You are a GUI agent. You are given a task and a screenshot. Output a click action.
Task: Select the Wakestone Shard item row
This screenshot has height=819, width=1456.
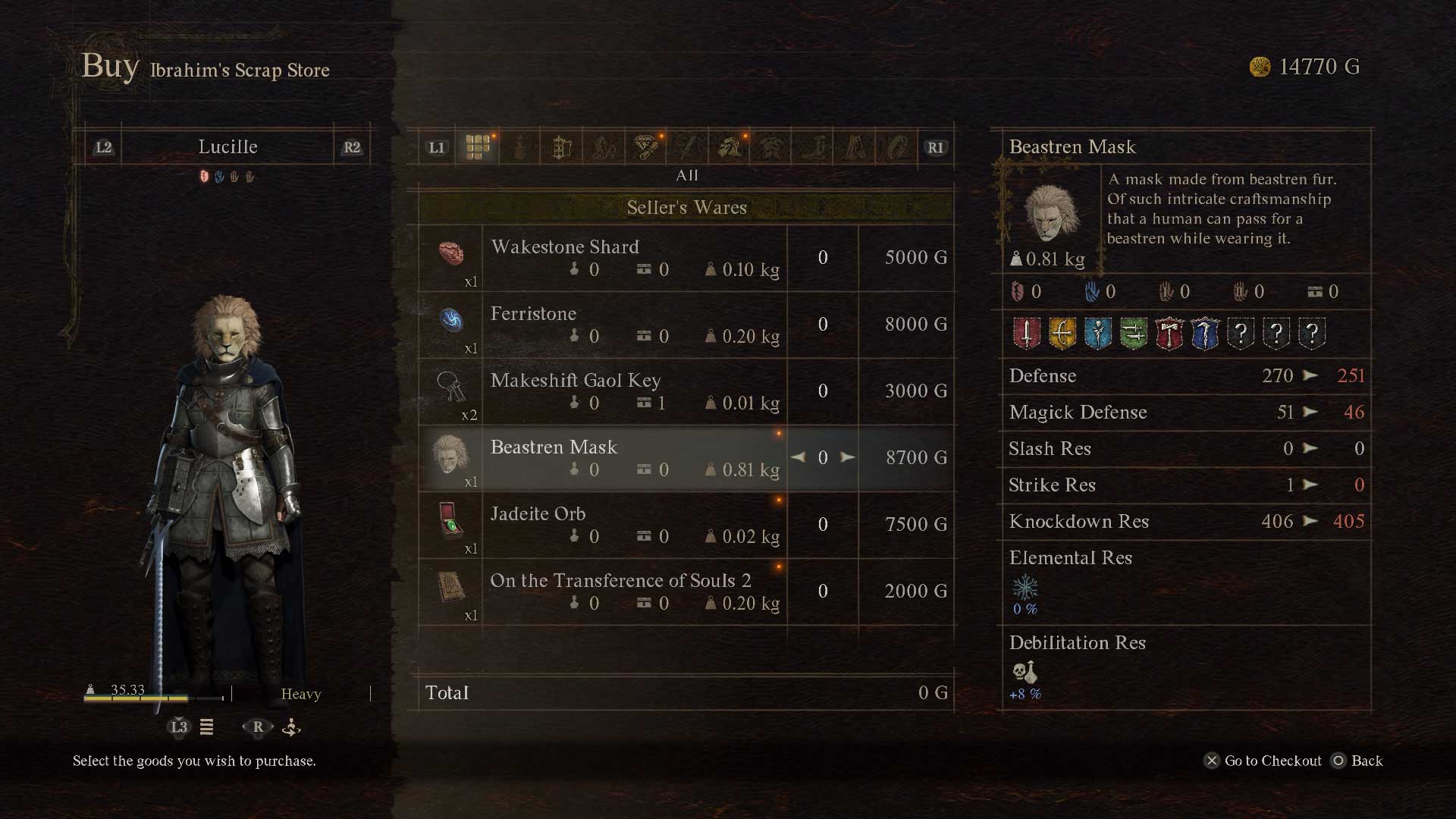pos(637,258)
